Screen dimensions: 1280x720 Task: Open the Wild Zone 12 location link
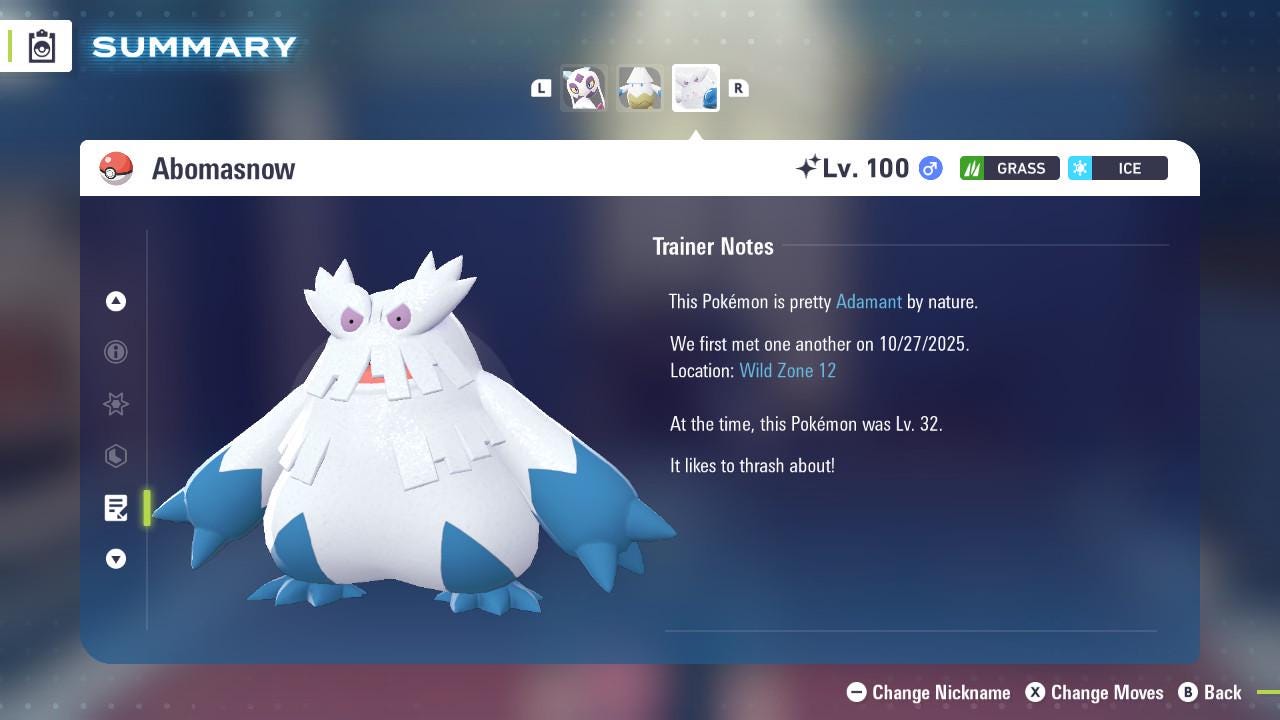point(788,370)
